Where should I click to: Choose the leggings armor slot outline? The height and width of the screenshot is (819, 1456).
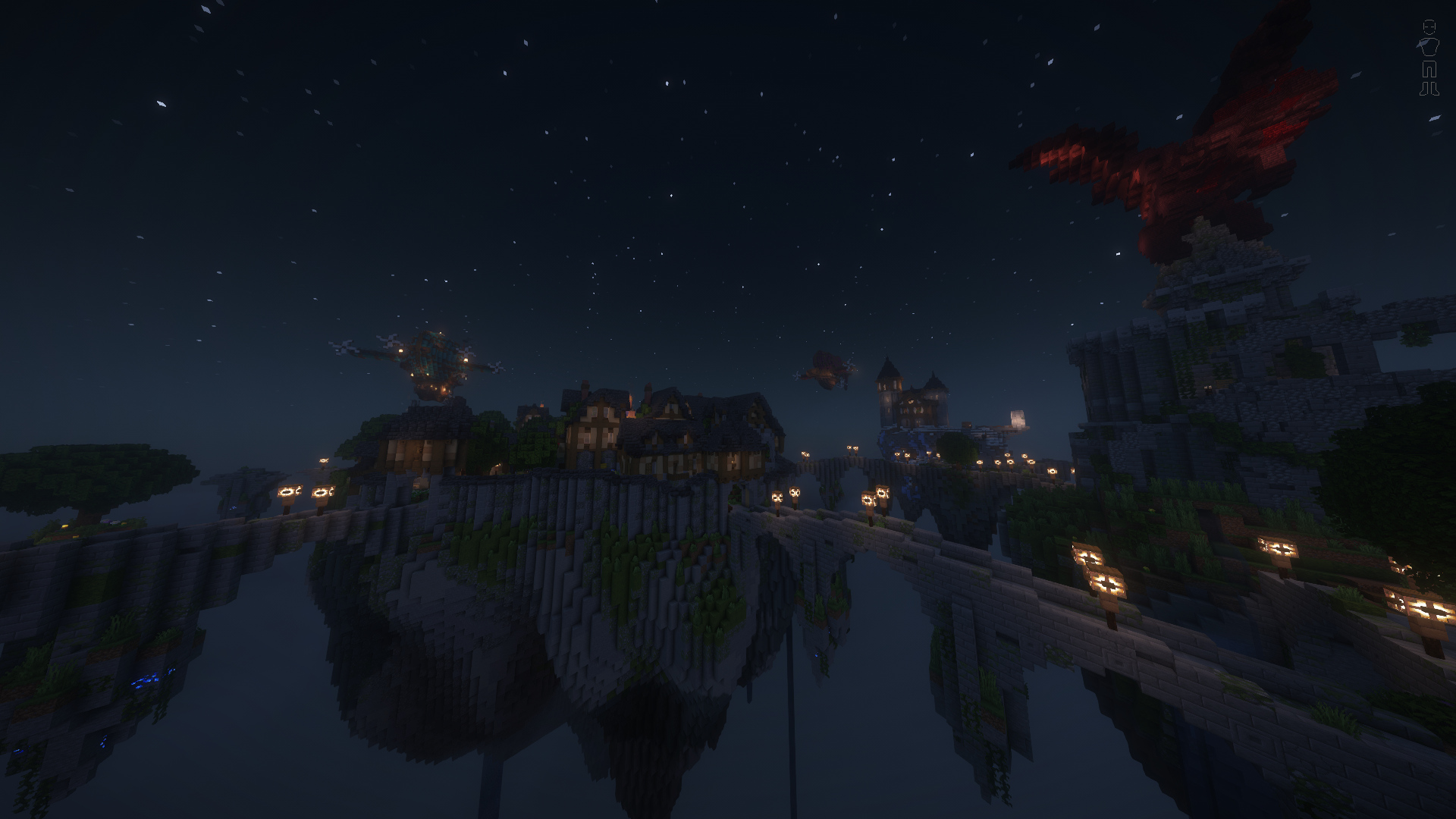(x=1429, y=70)
